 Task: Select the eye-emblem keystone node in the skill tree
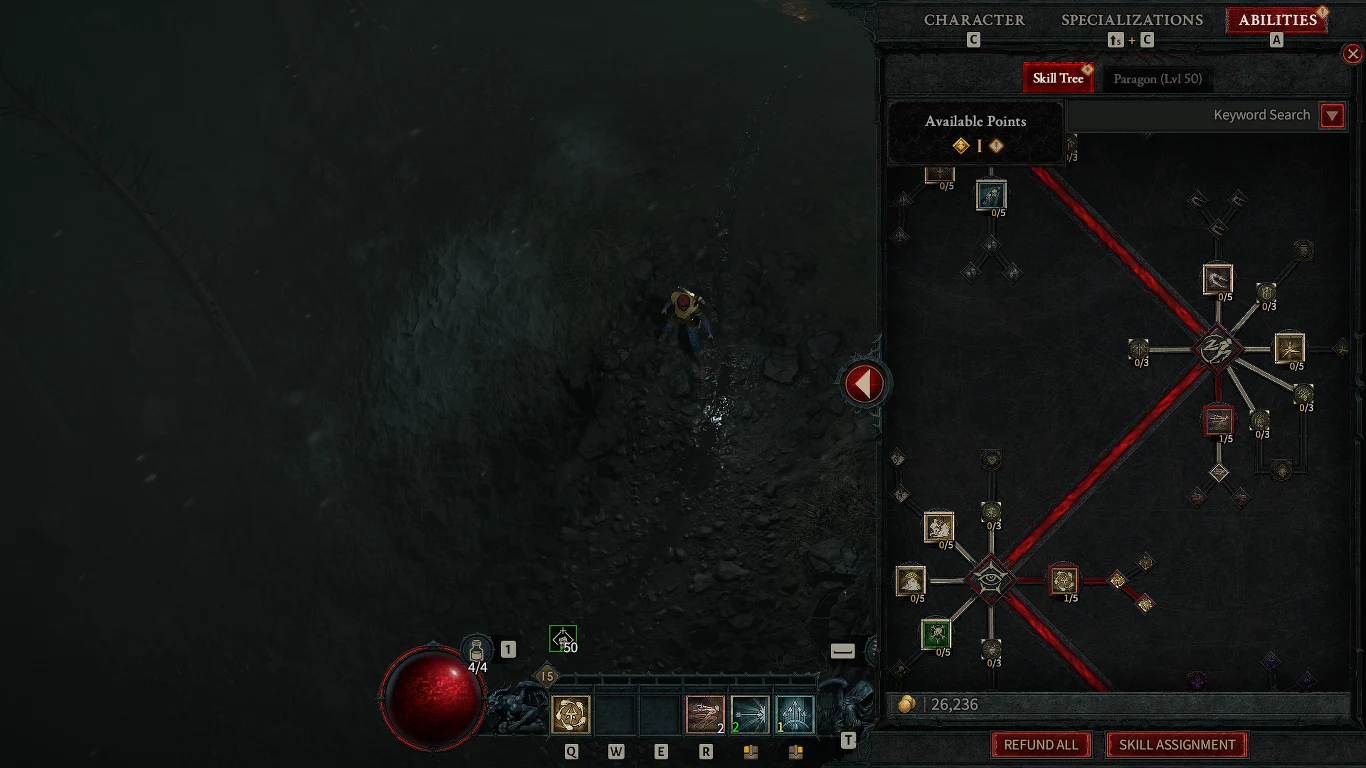(990, 580)
